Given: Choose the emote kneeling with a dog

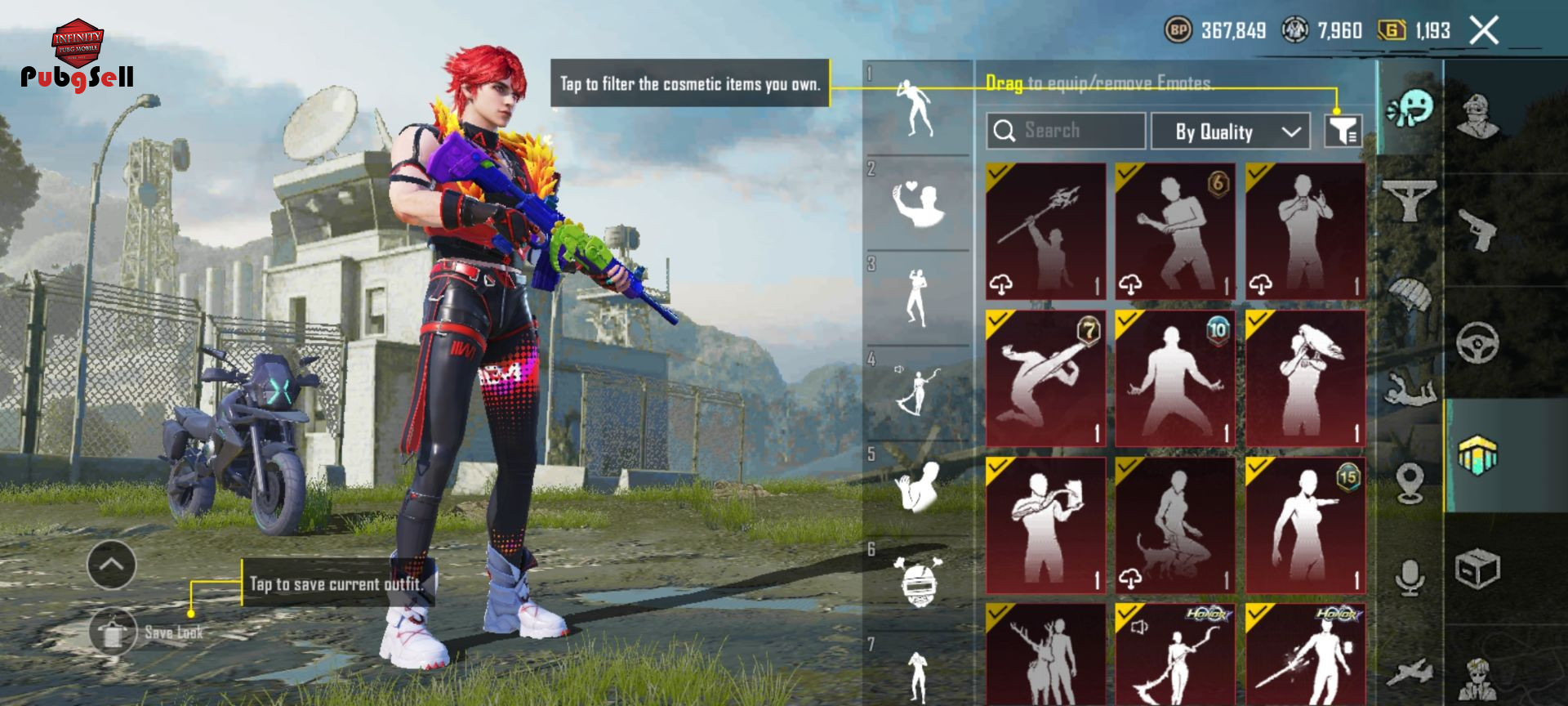Looking at the screenshot, I should pyautogui.click(x=1175, y=525).
